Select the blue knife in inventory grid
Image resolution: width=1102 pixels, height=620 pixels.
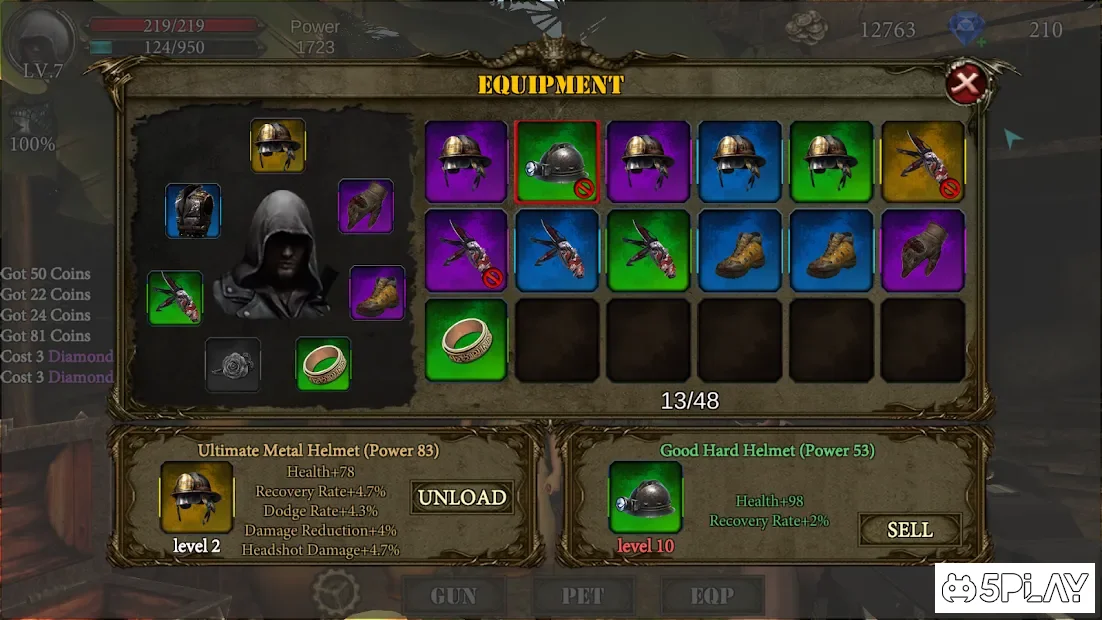557,251
